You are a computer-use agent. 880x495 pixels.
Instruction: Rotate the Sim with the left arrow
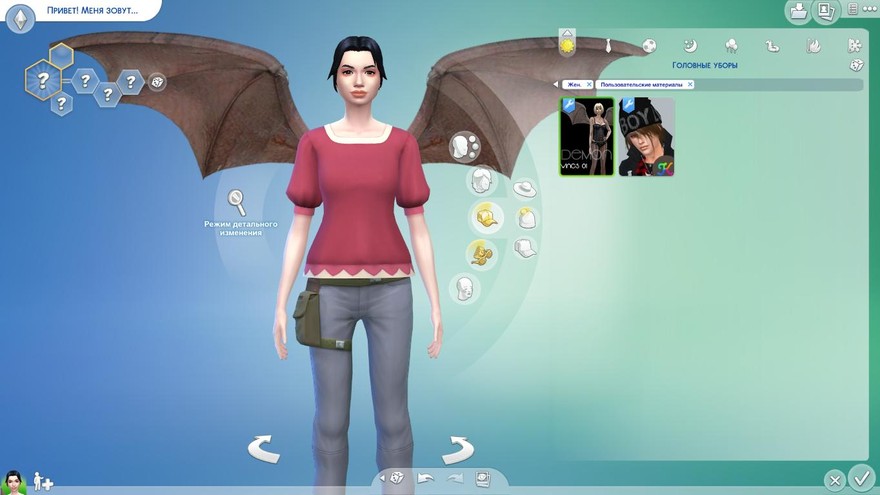pyautogui.click(x=263, y=449)
